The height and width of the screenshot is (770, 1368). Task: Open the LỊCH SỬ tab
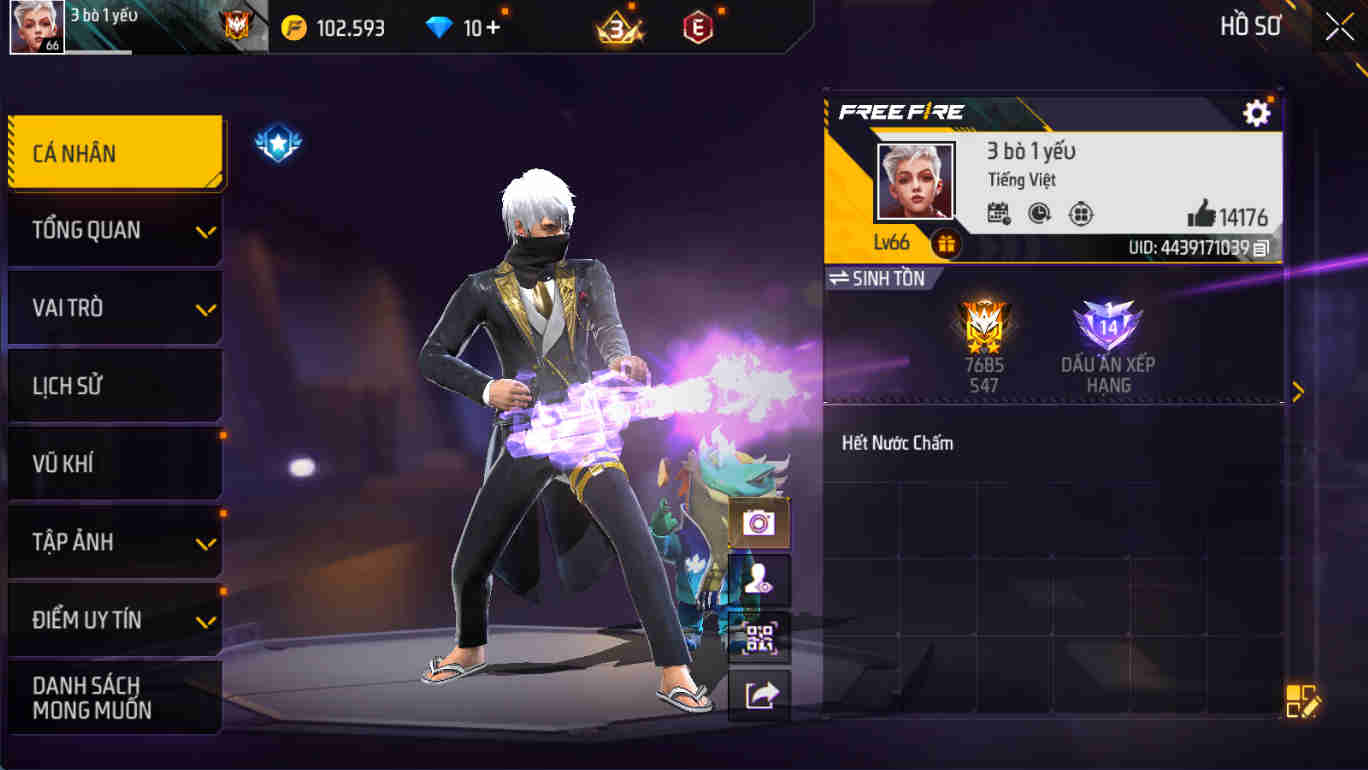113,385
